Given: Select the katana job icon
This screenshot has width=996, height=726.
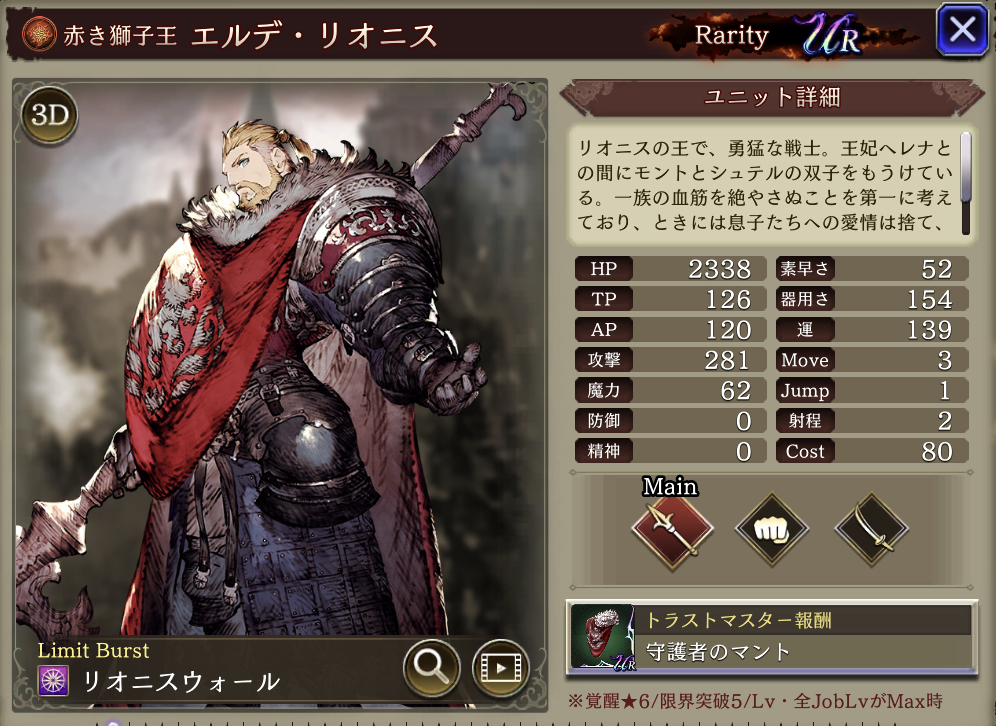Looking at the screenshot, I should coord(871,527).
